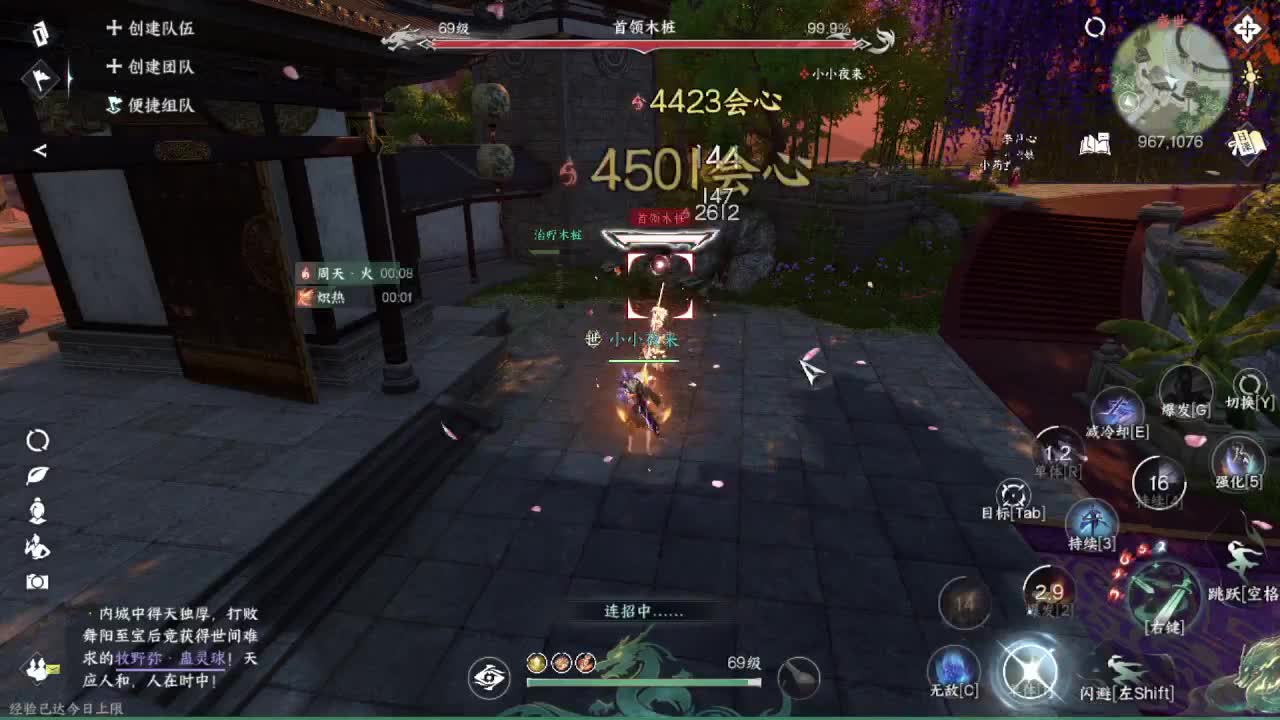This screenshot has width=1280, height=720.
Task: Trigger the 强化[5] enhance skill icon
Action: coord(1238,460)
